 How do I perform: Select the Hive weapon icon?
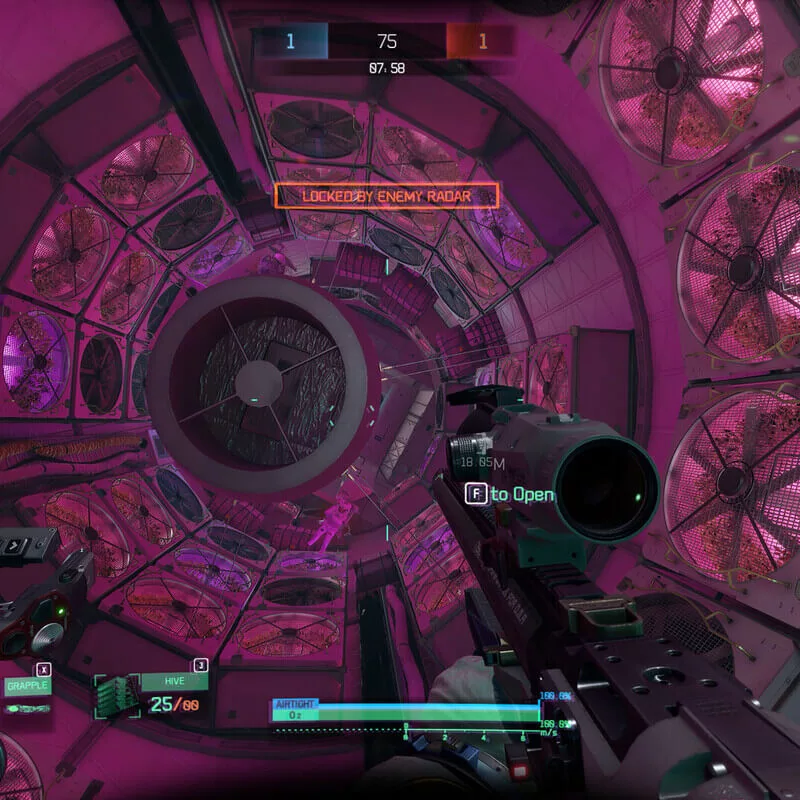point(117,693)
